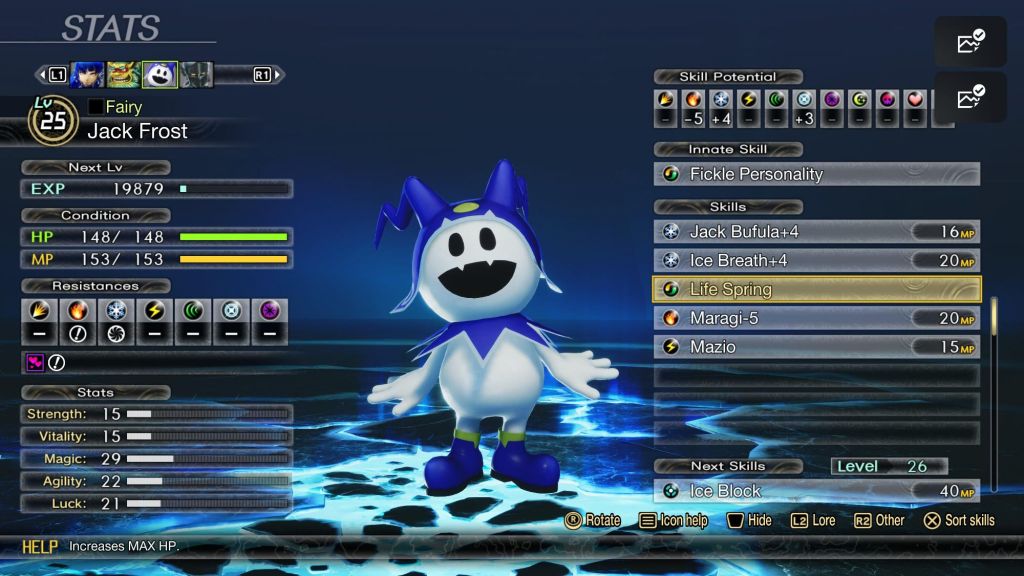Image resolution: width=1024 pixels, height=576 pixels.
Task: Highlight the Life Spring skill row
Action: tap(816, 290)
